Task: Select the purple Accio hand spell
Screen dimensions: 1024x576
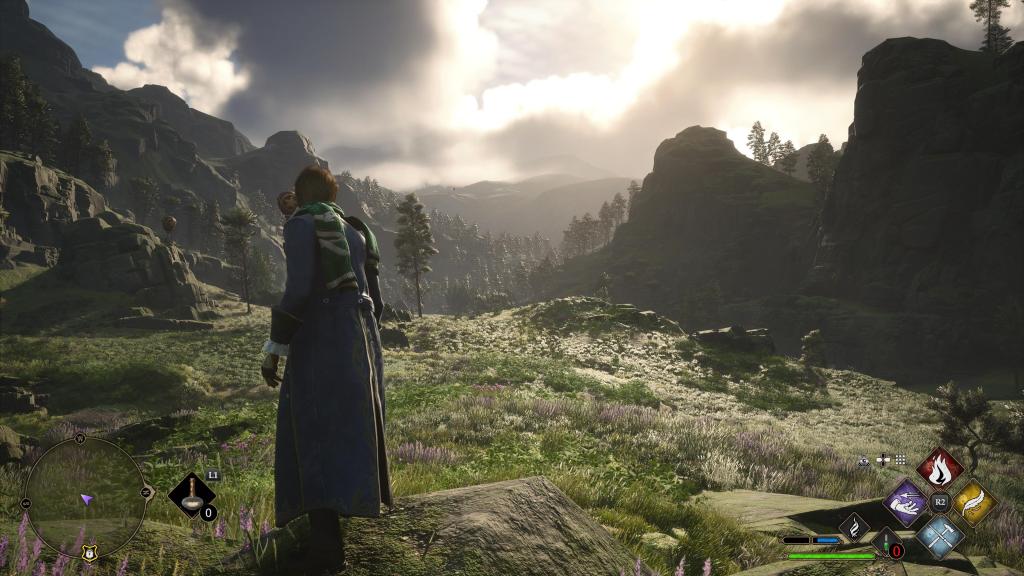Action: (906, 502)
